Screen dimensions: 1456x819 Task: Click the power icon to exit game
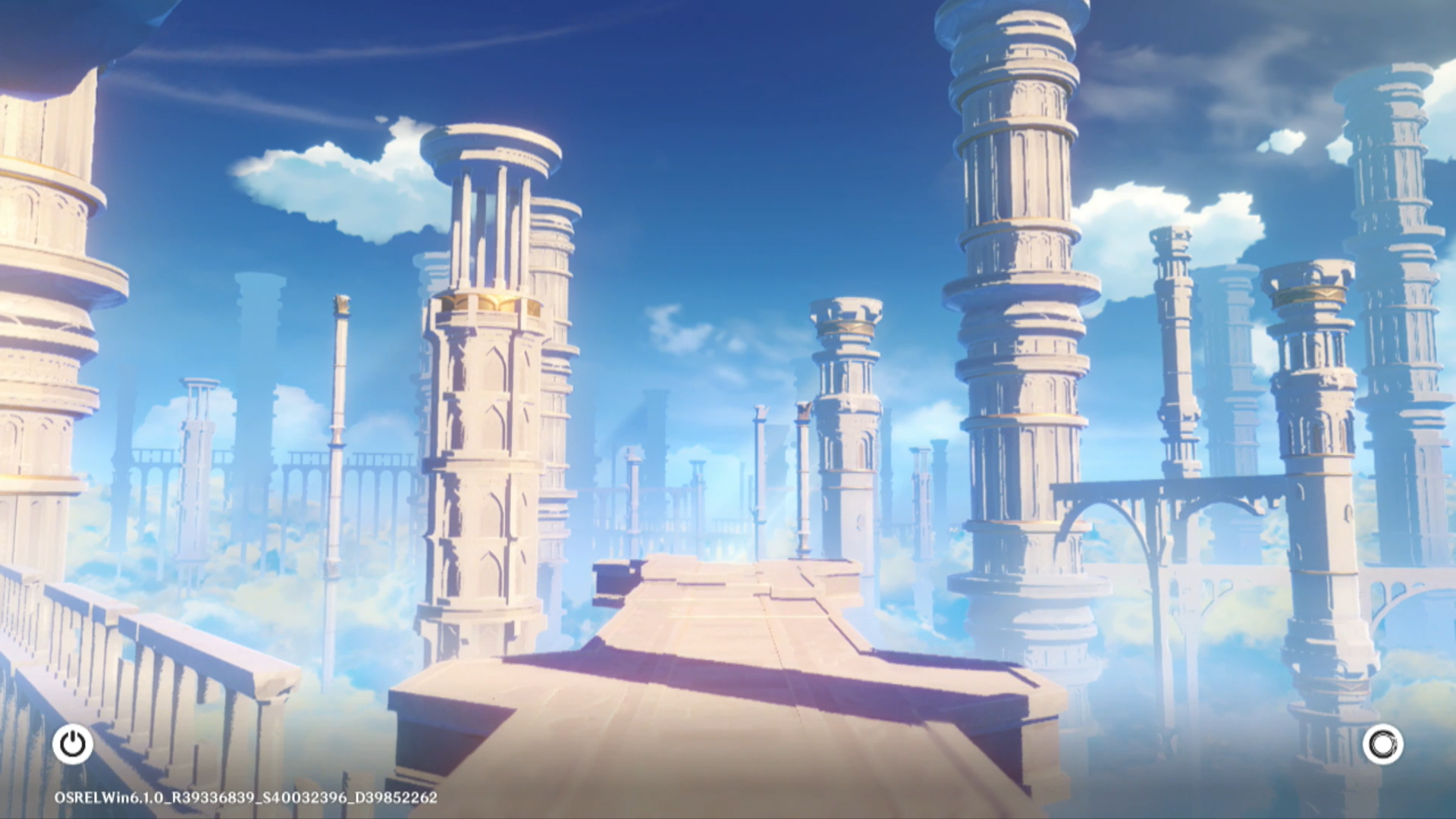click(73, 744)
